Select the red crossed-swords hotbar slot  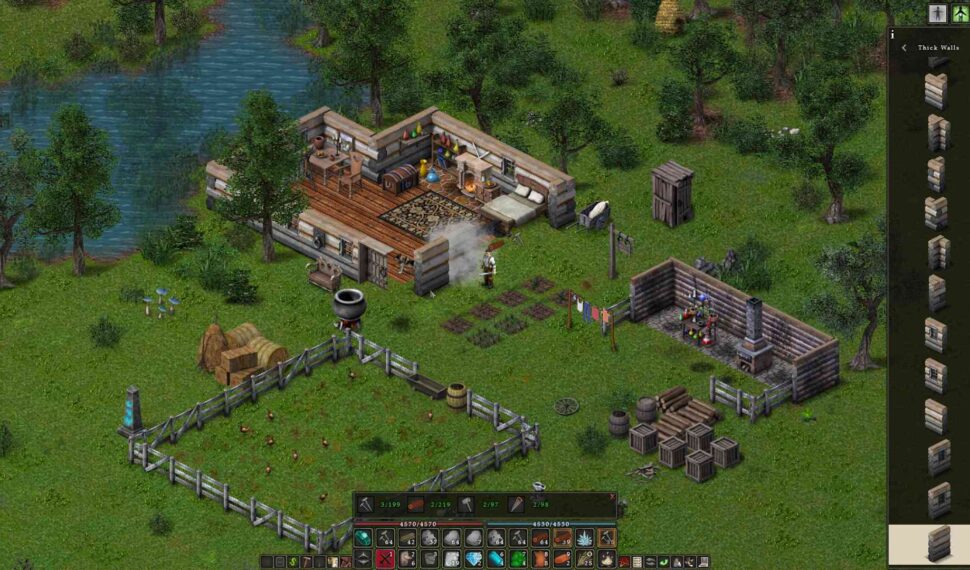point(385,559)
